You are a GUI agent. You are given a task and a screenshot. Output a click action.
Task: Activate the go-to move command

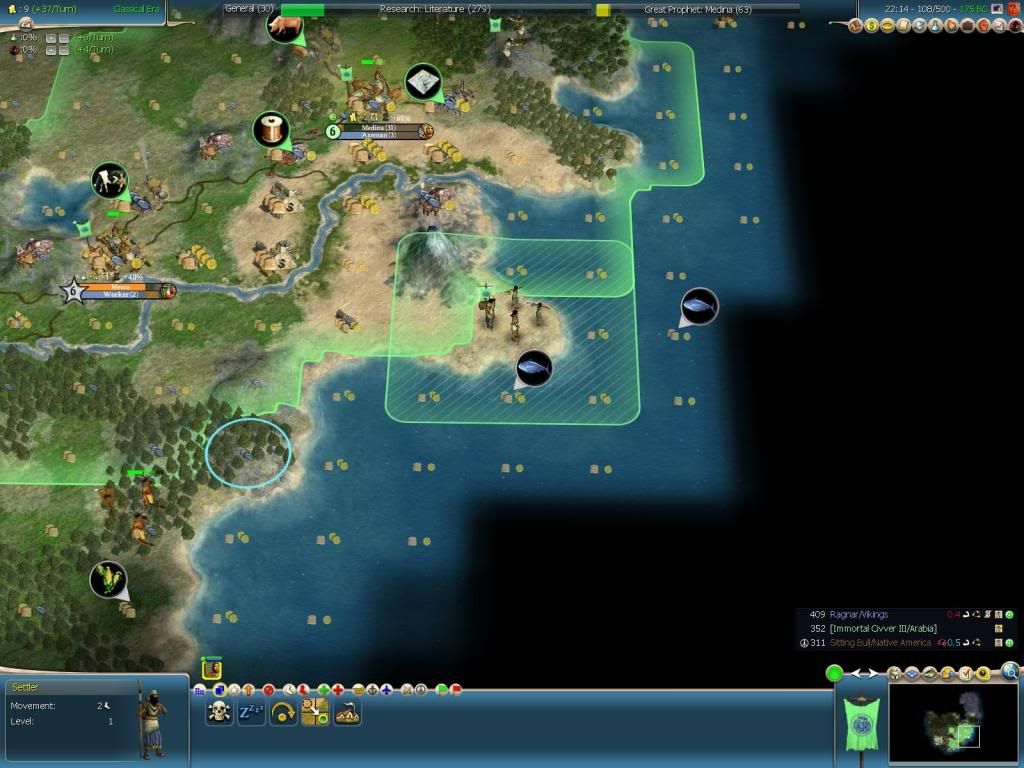(x=315, y=712)
